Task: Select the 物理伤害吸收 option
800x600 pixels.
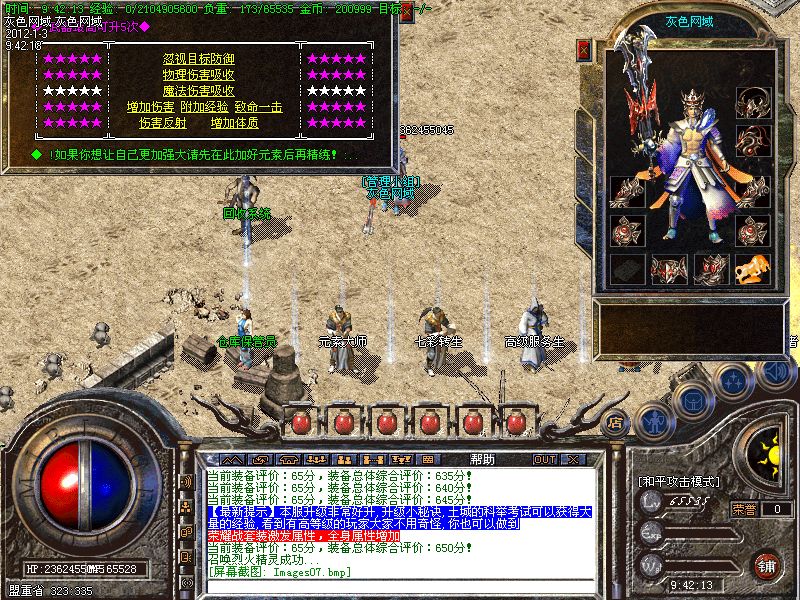Action: [x=199, y=75]
